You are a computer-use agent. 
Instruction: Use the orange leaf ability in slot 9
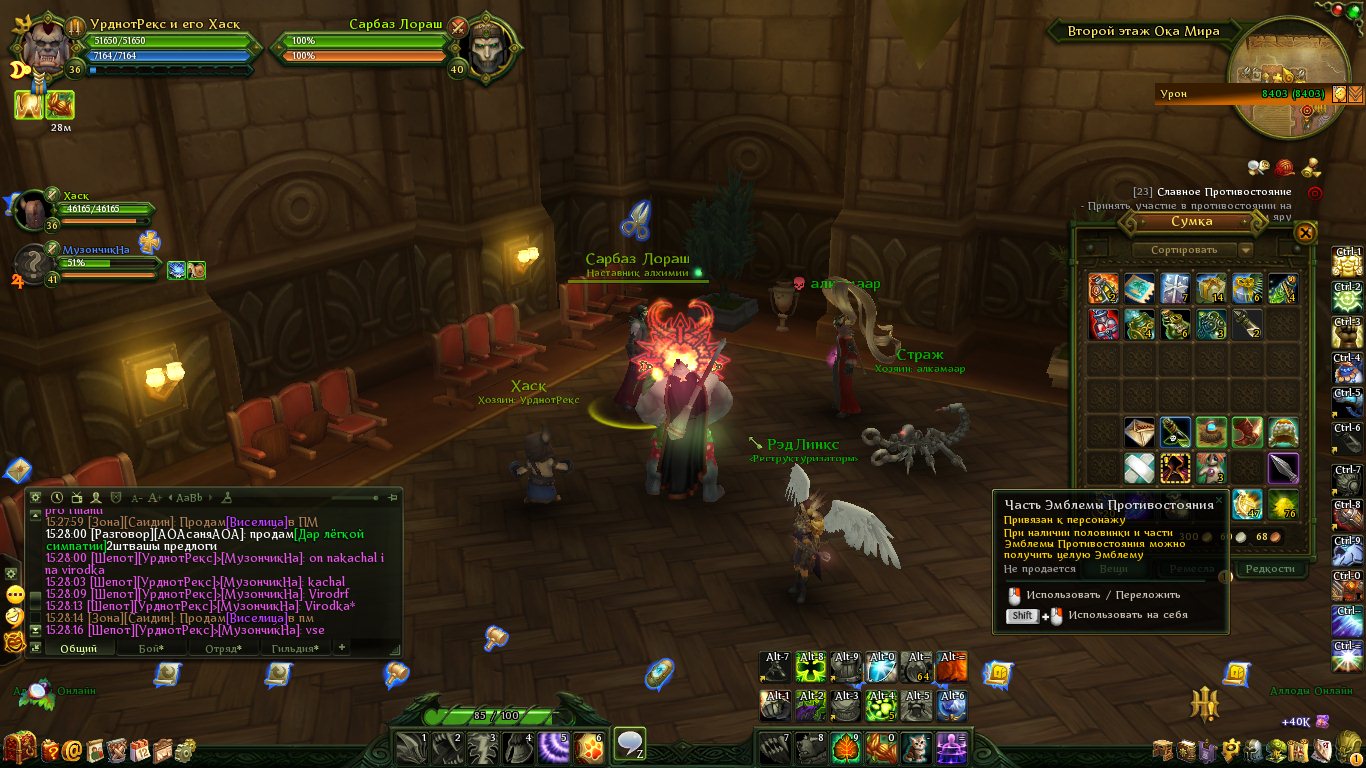click(845, 746)
